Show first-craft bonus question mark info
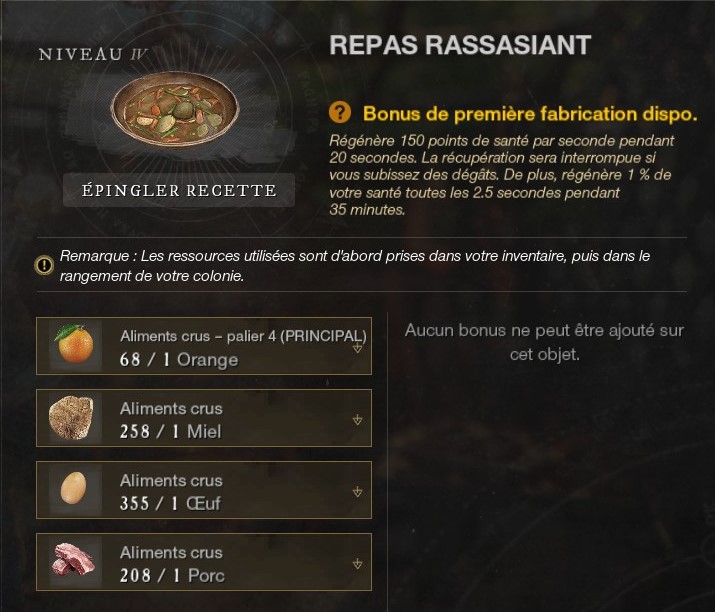The height and width of the screenshot is (612, 715). tap(340, 112)
